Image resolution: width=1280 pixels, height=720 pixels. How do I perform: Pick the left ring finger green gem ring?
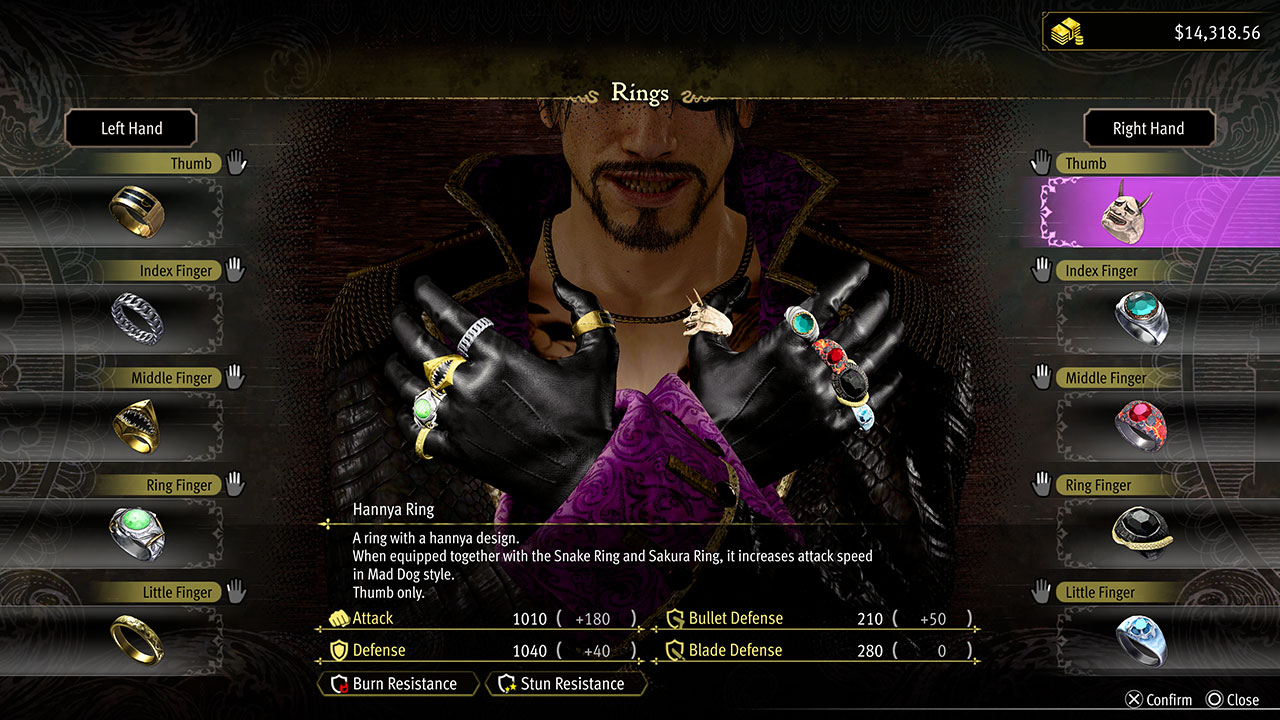137,531
